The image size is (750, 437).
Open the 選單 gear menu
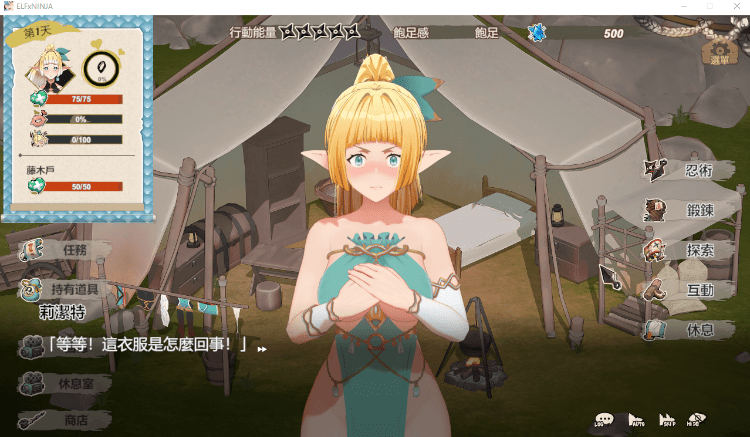[719, 50]
